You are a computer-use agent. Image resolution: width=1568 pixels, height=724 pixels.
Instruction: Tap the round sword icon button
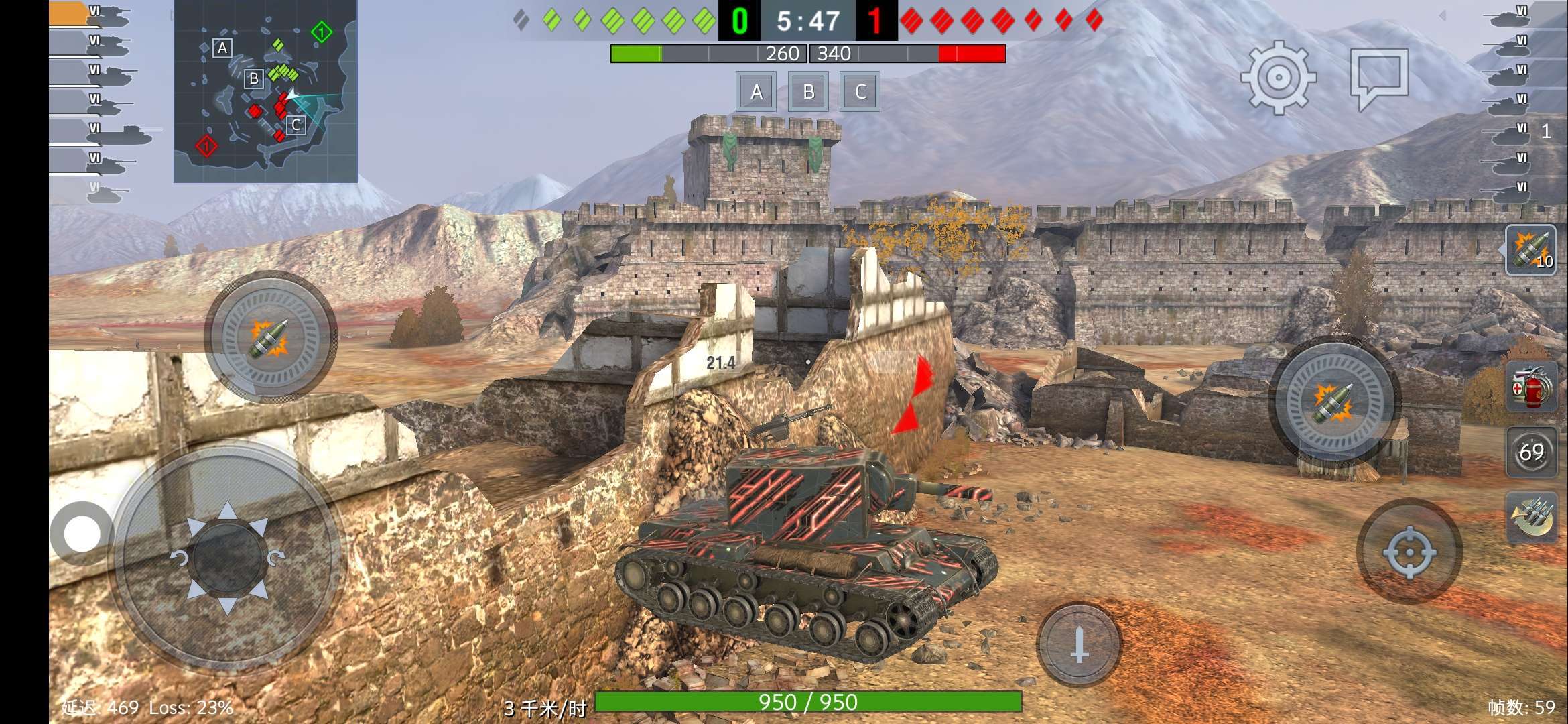point(1079,644)
